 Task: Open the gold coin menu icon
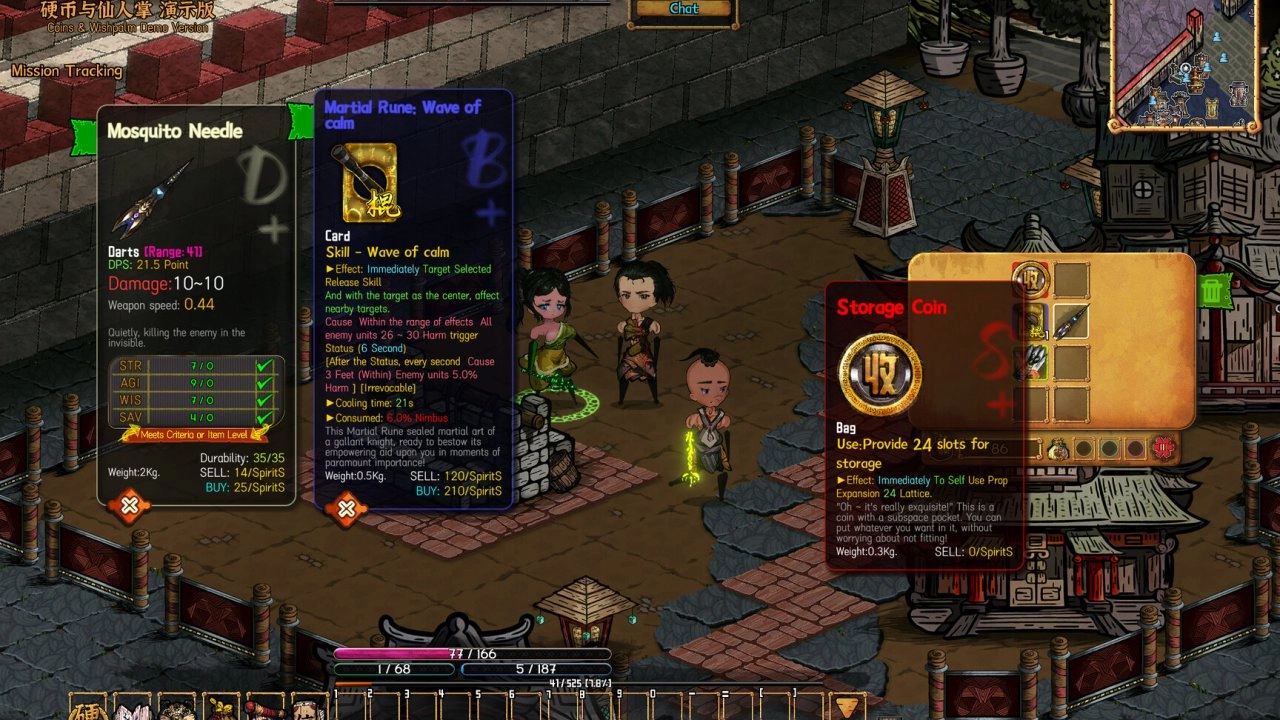pyautogui.click(x=88, y=707)
